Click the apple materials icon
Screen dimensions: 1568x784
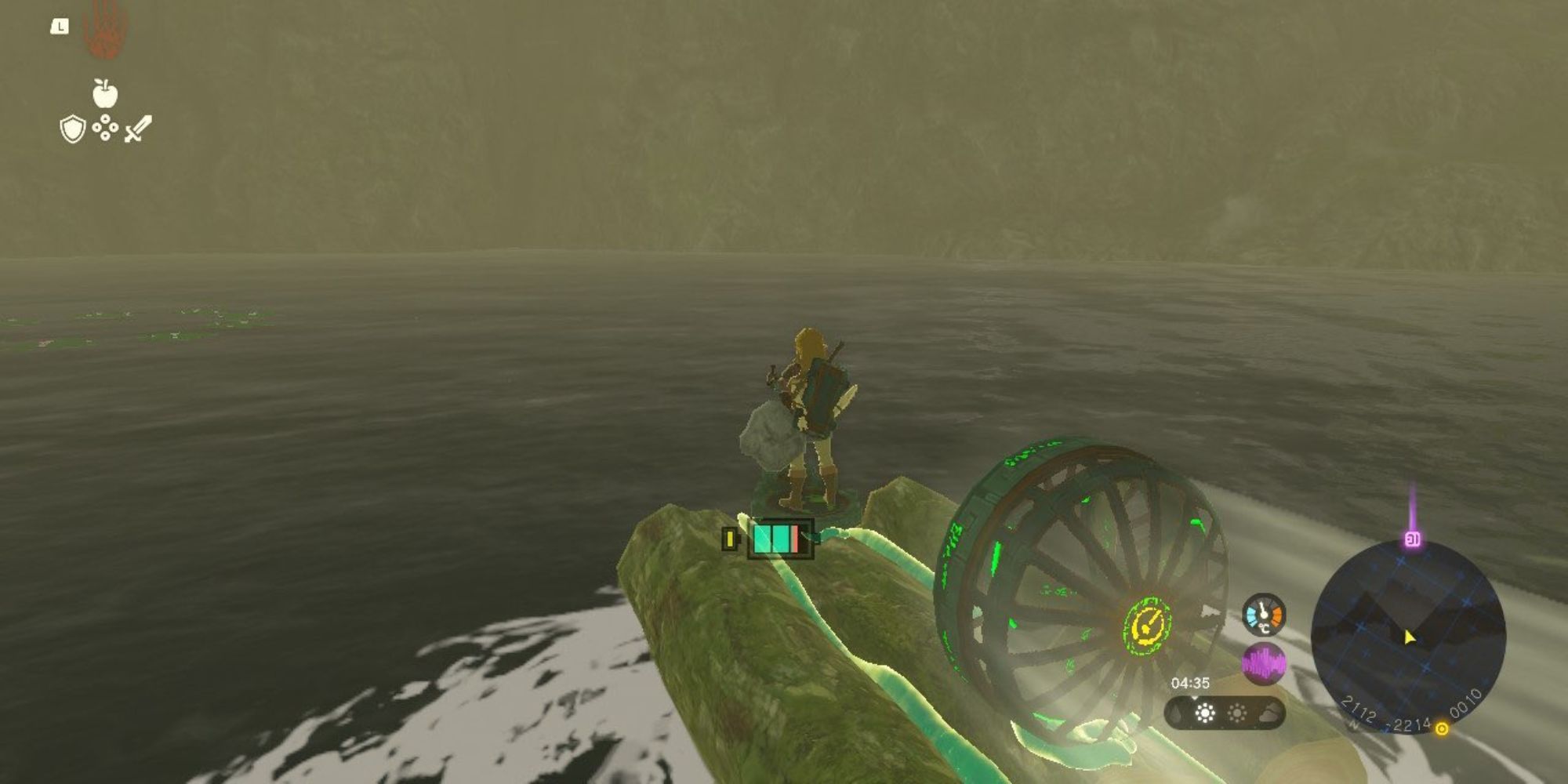coord(105,92)
